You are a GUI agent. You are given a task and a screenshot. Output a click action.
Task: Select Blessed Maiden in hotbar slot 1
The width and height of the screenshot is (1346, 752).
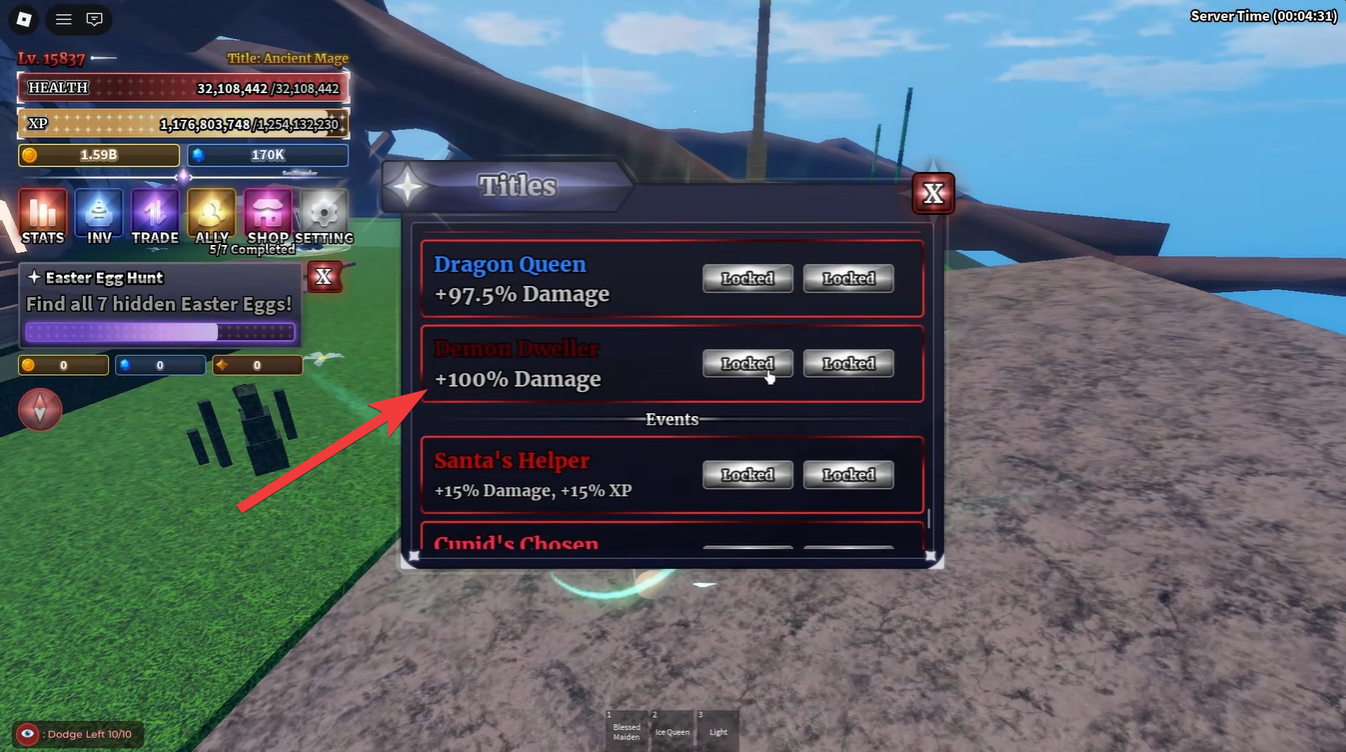[626, 730]
